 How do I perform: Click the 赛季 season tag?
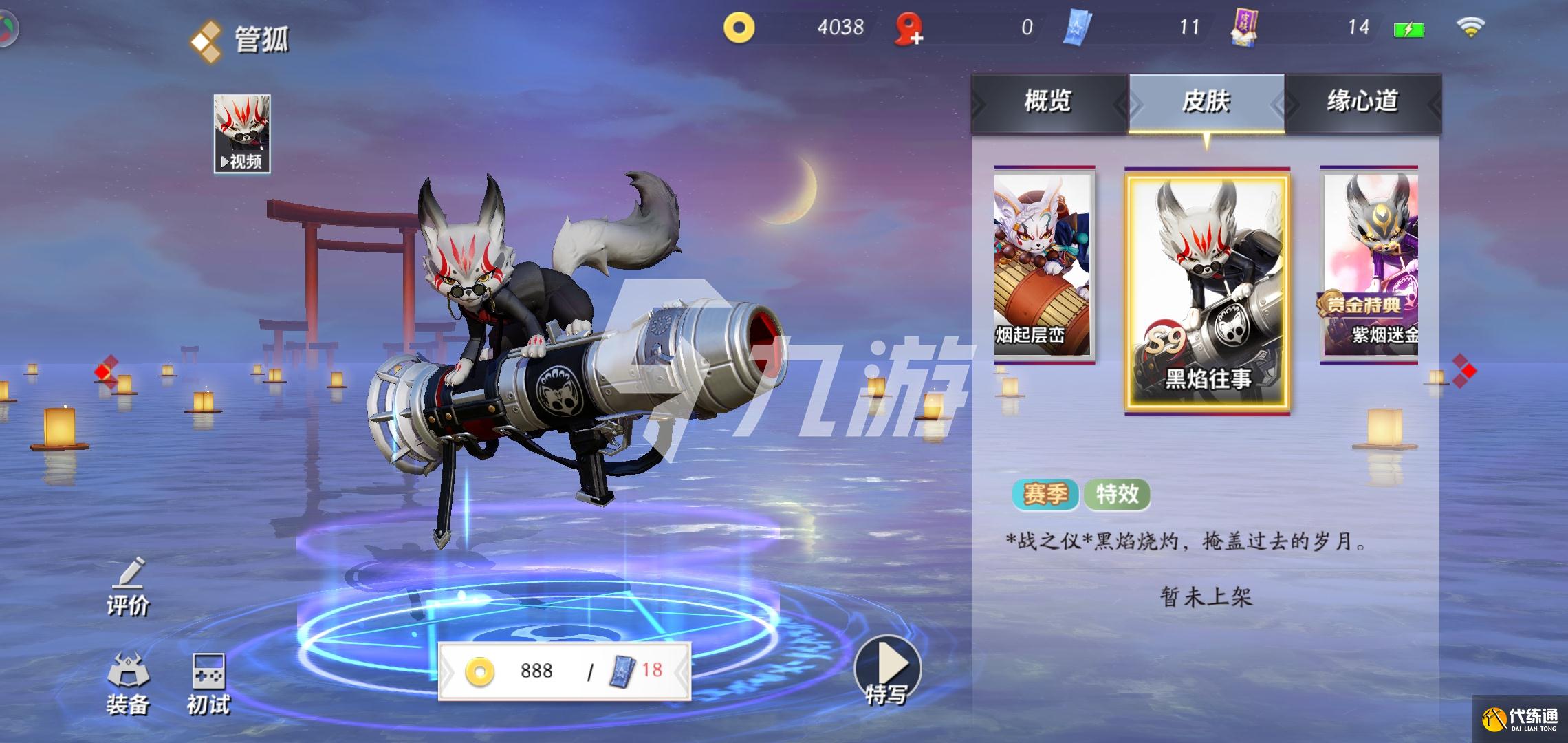click(x=1045, y=494)
